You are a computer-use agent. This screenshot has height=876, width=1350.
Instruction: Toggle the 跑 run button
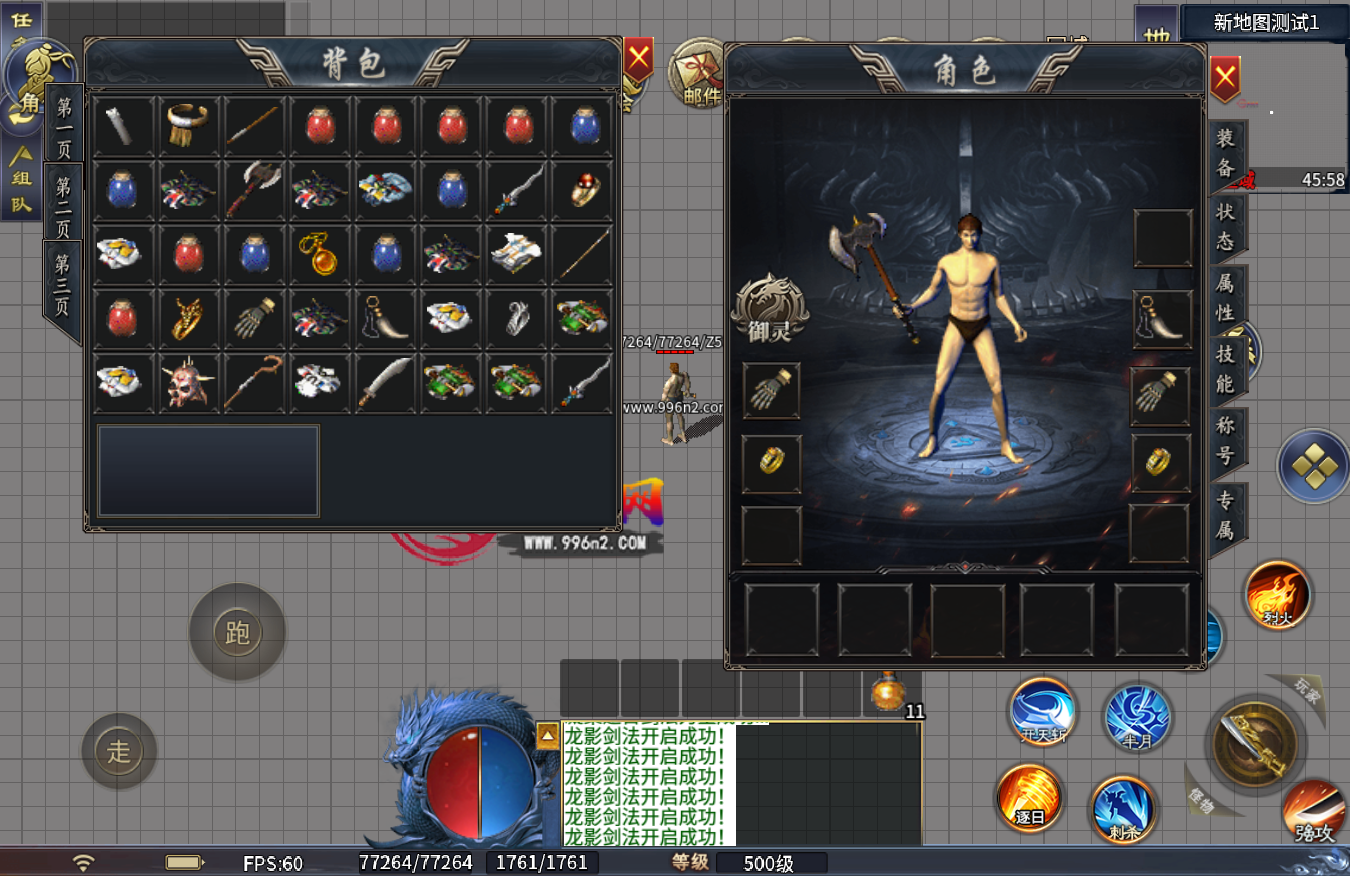point(237,632)
